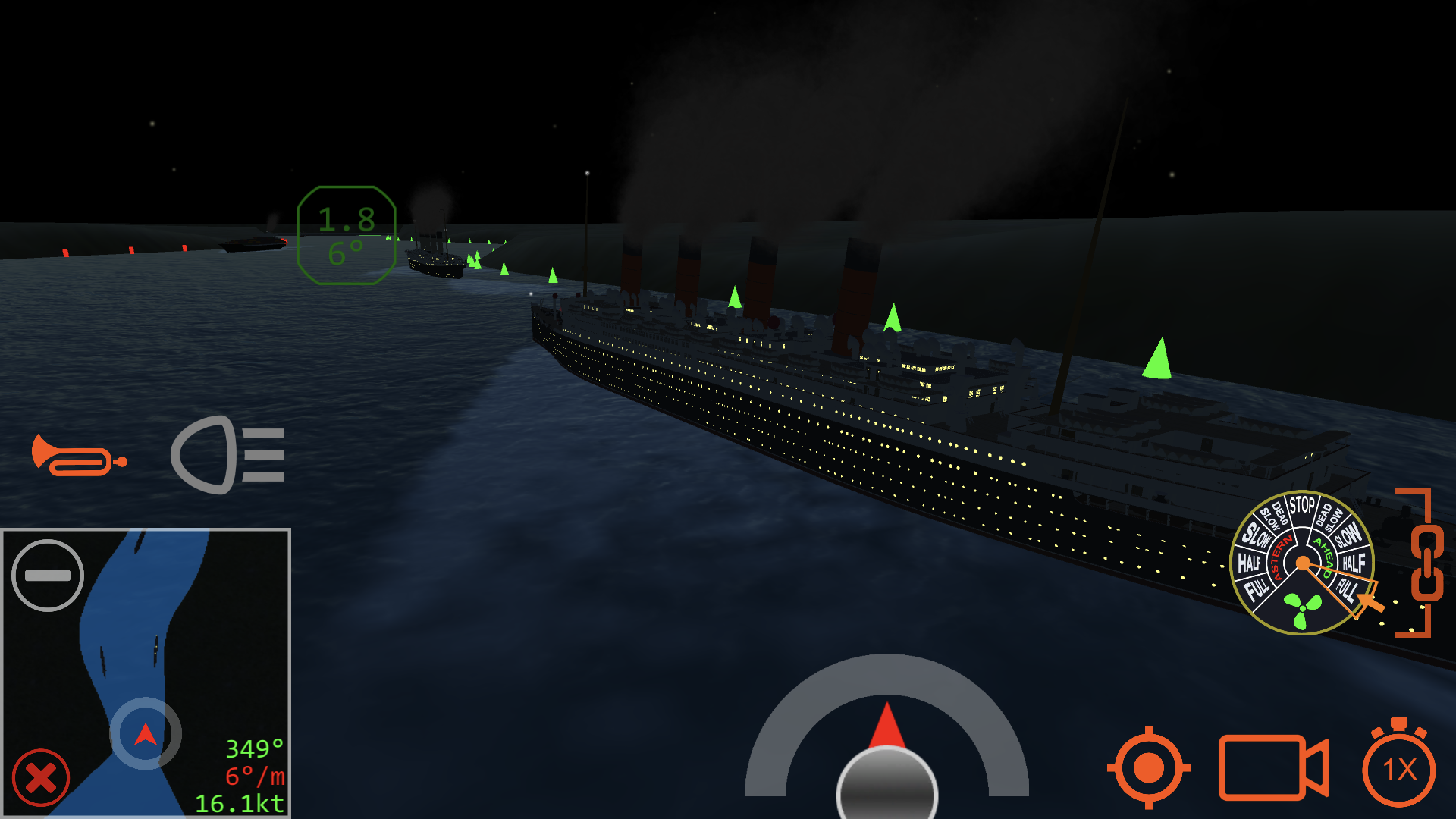This screenshot has width=1456, height=819.
Task: Sound the ship's horn
Action: [x=79, y=454]
